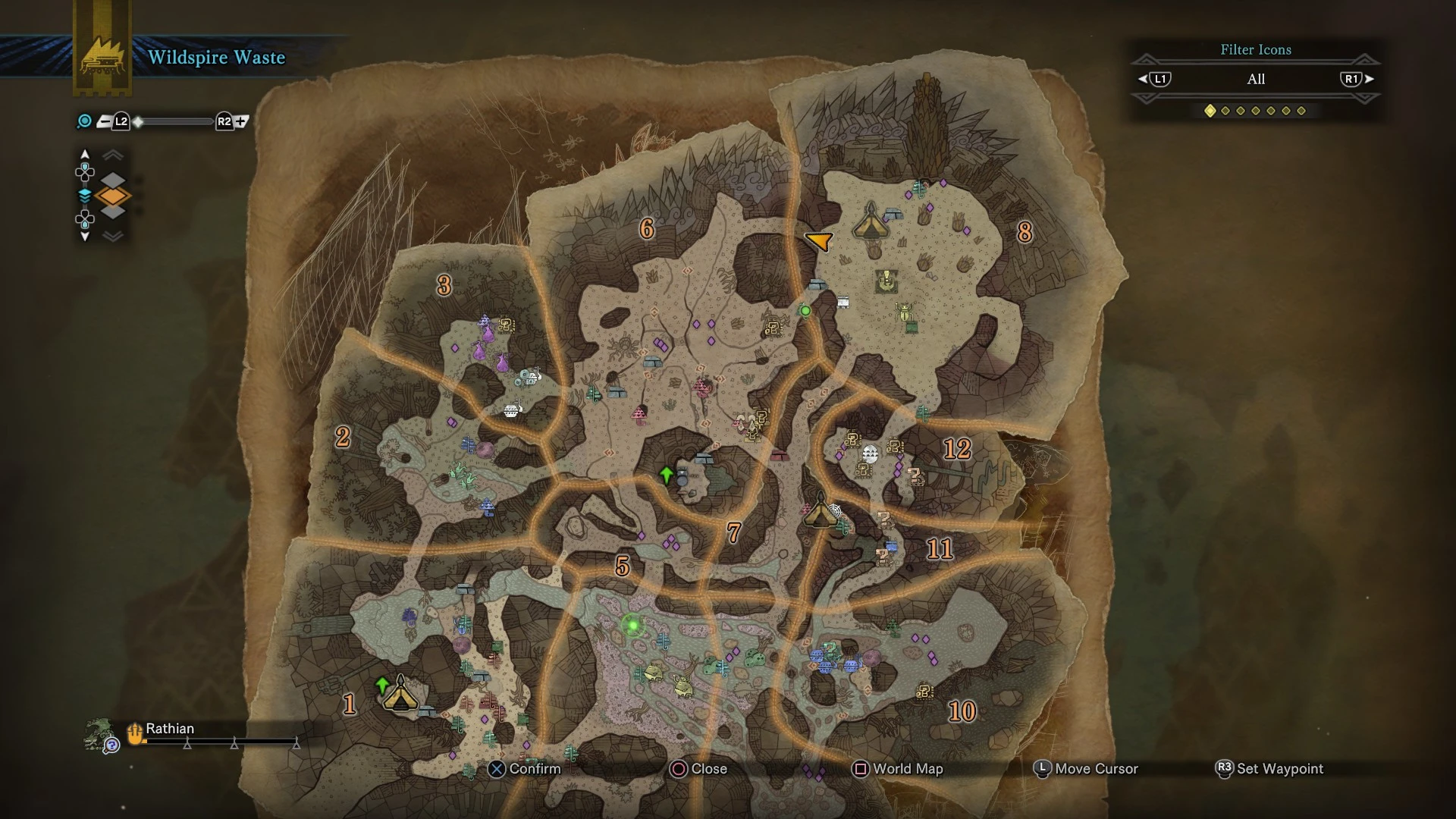Select the area 2 number marker
Screen dimensions: 1456x819
[x=343, y=437]
